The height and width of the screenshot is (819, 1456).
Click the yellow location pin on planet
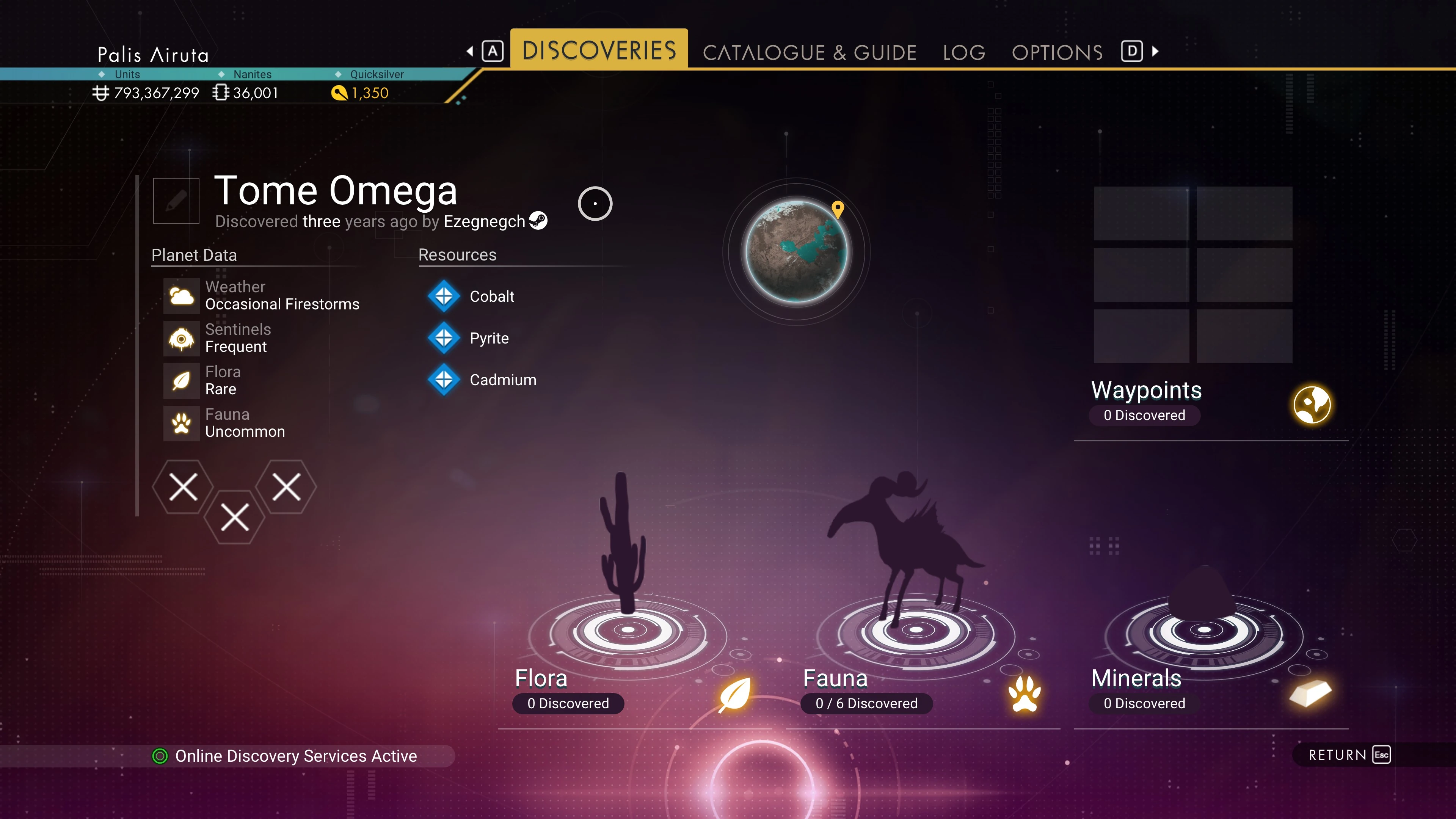click(838, 209)
